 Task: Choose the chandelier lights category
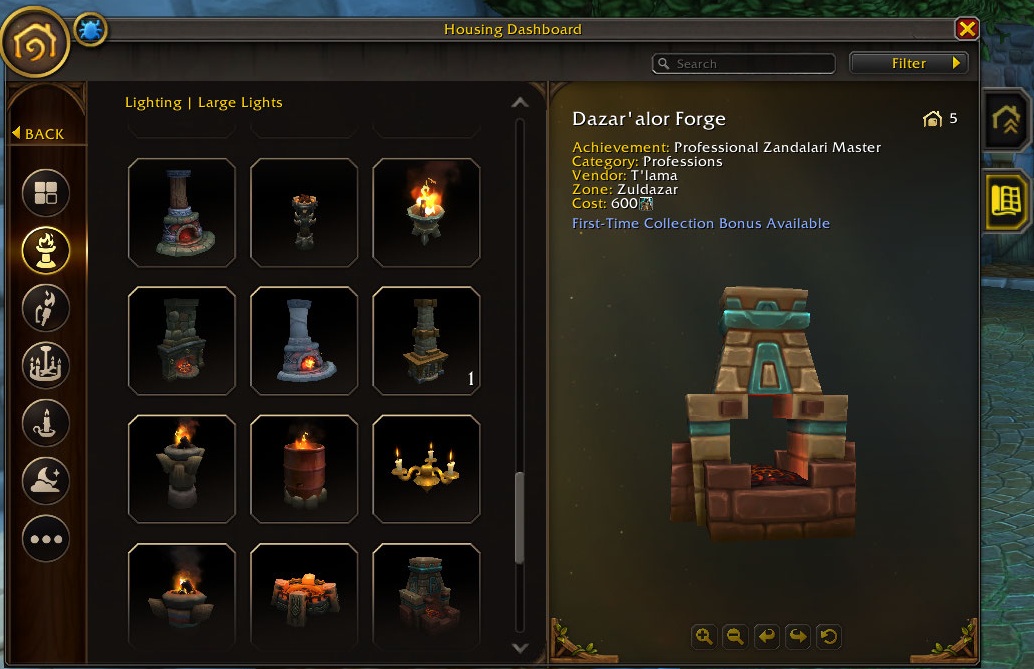[x=46, y=366]
